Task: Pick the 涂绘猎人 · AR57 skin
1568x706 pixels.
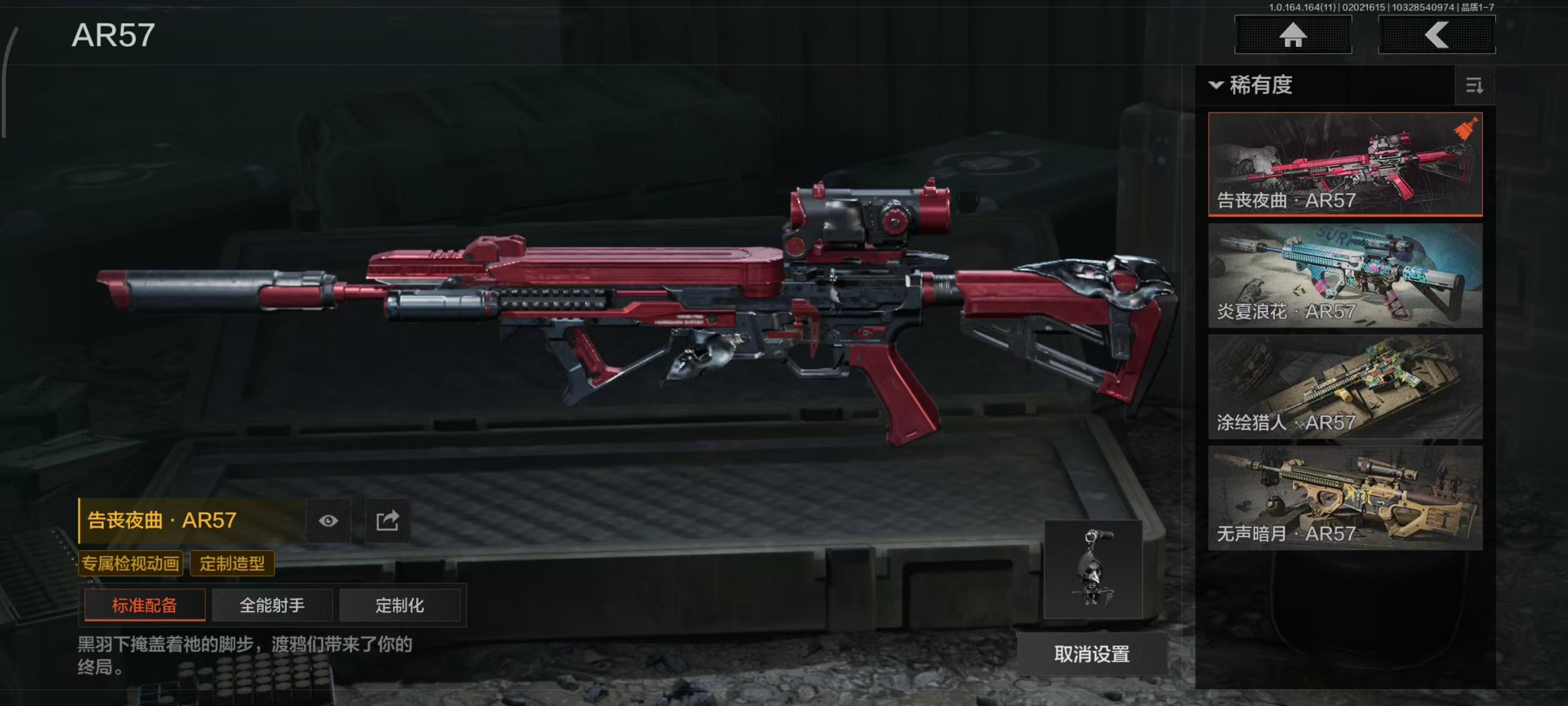Action: coord(1345,386)
